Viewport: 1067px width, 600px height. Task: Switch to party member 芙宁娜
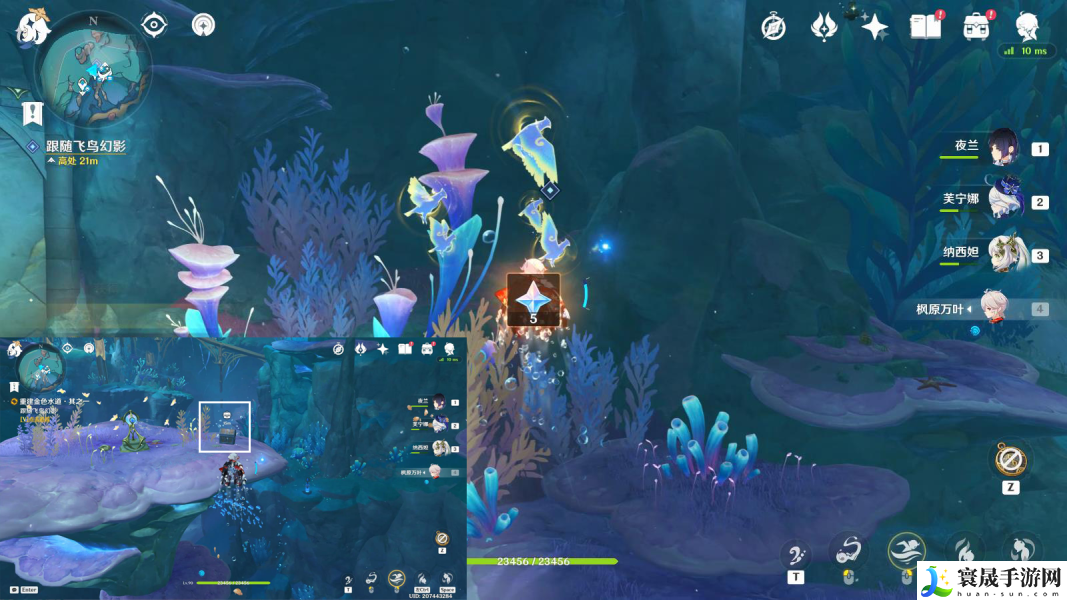(1003, 201)
